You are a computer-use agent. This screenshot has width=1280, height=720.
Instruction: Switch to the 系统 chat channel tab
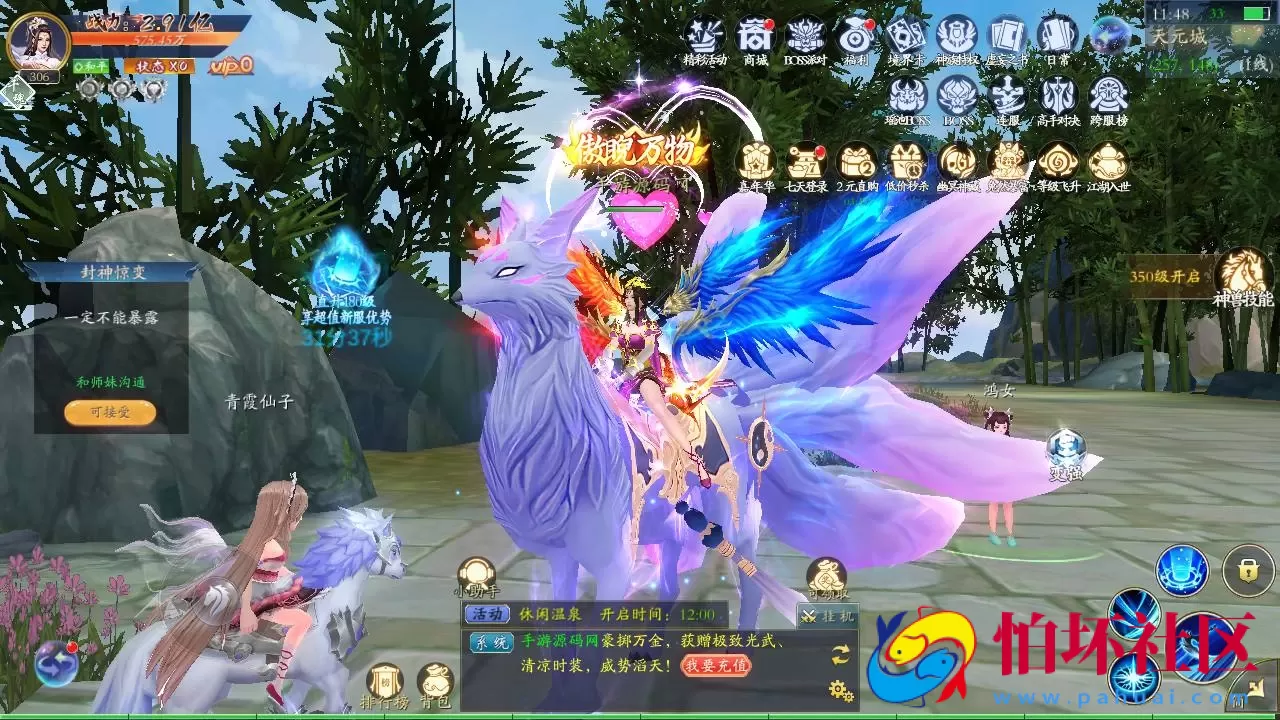[492, 641]
